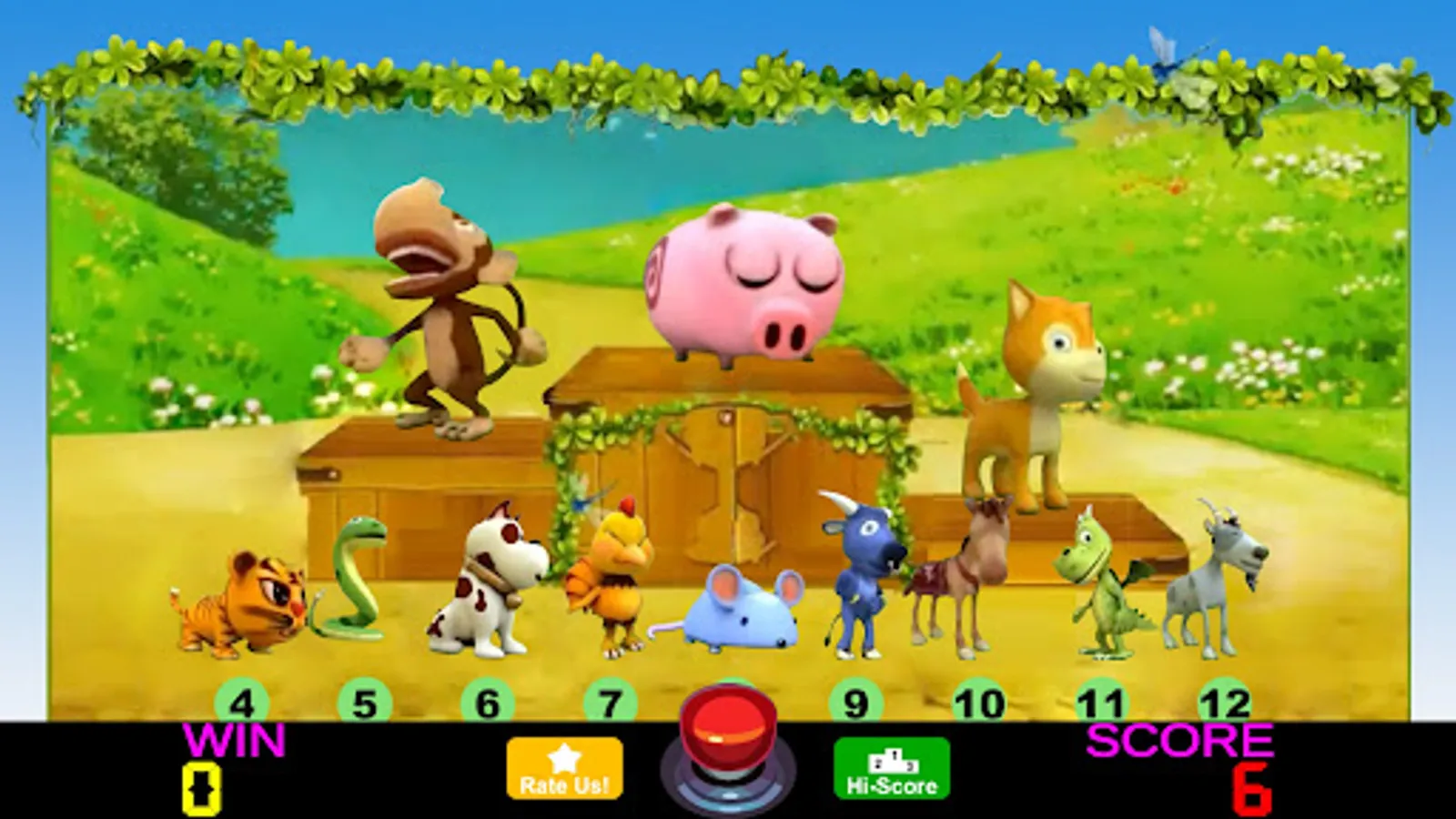Click the yellow WIN counter
This screenshot has height=819, width=1456.
(x=200, y=784)
